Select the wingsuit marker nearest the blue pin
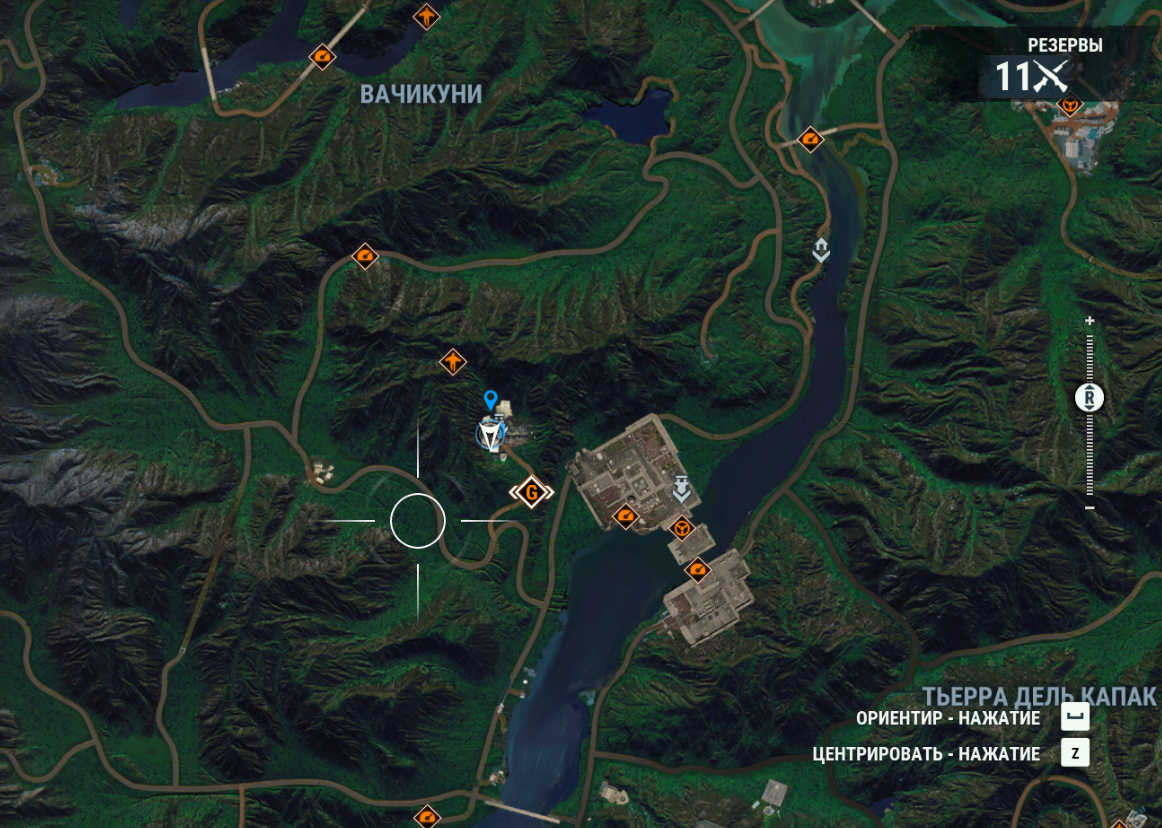The width and height of the screenshot is (1162, 828). point(453,361)
